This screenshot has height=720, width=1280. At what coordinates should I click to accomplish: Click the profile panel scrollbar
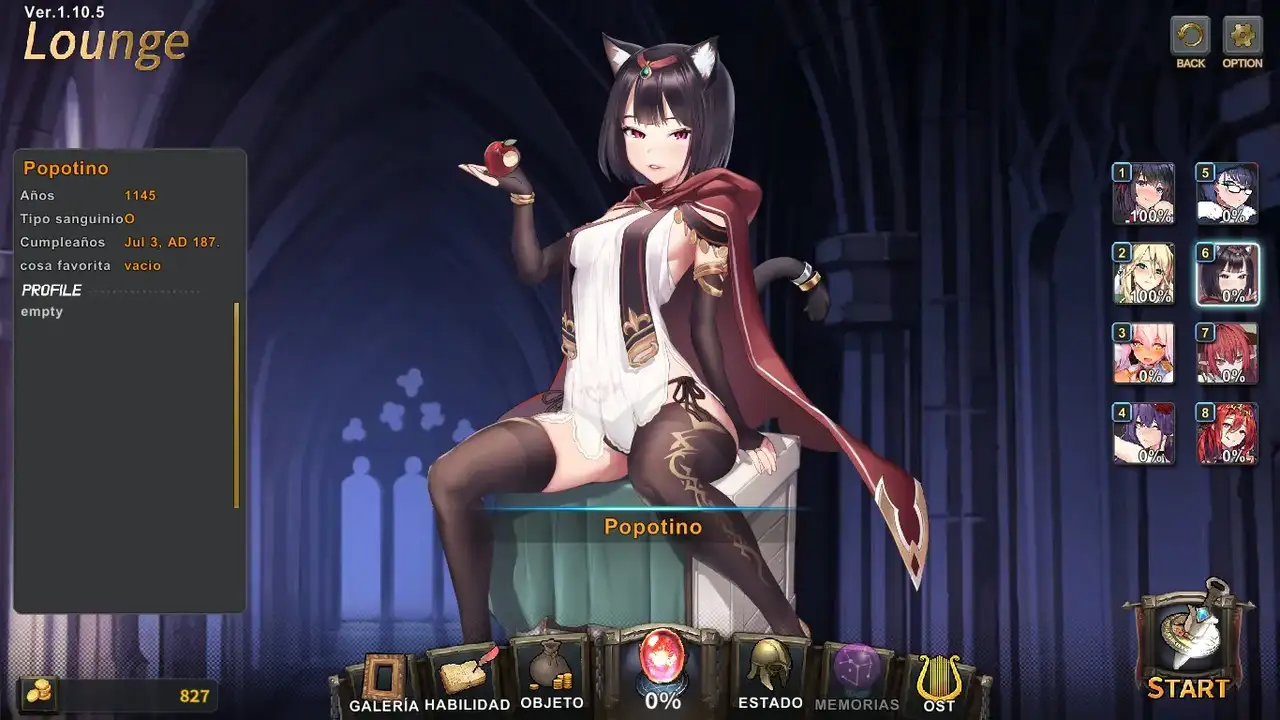pyautogui.click(x=237, y=405)
